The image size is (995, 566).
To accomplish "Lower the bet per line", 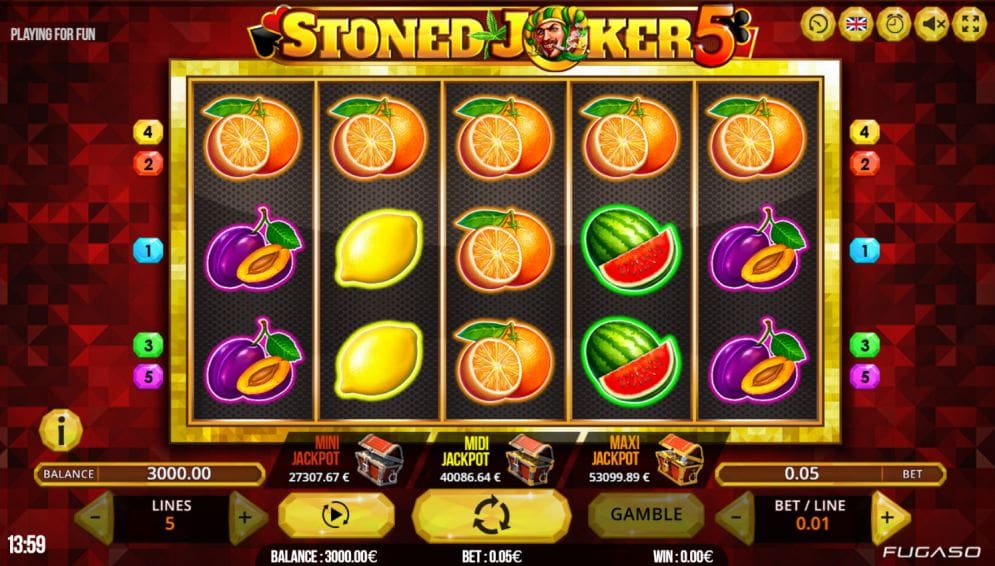I will [x=735, y=517].
